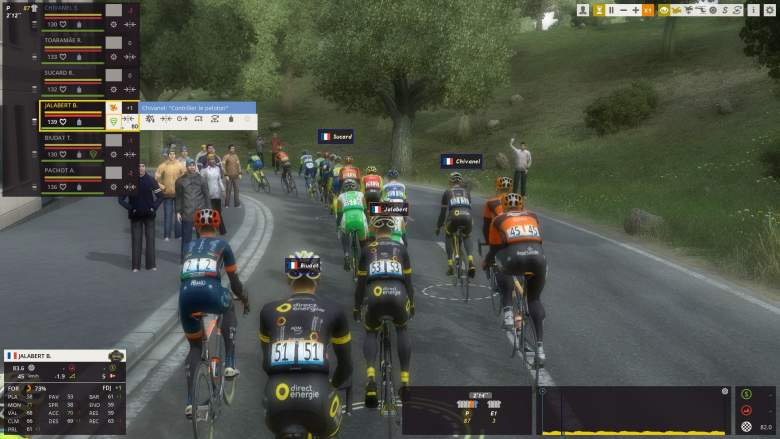780x439 pixels.
Task: Click the Sucard name tag above rider
Action: click(x=336, y=136)
